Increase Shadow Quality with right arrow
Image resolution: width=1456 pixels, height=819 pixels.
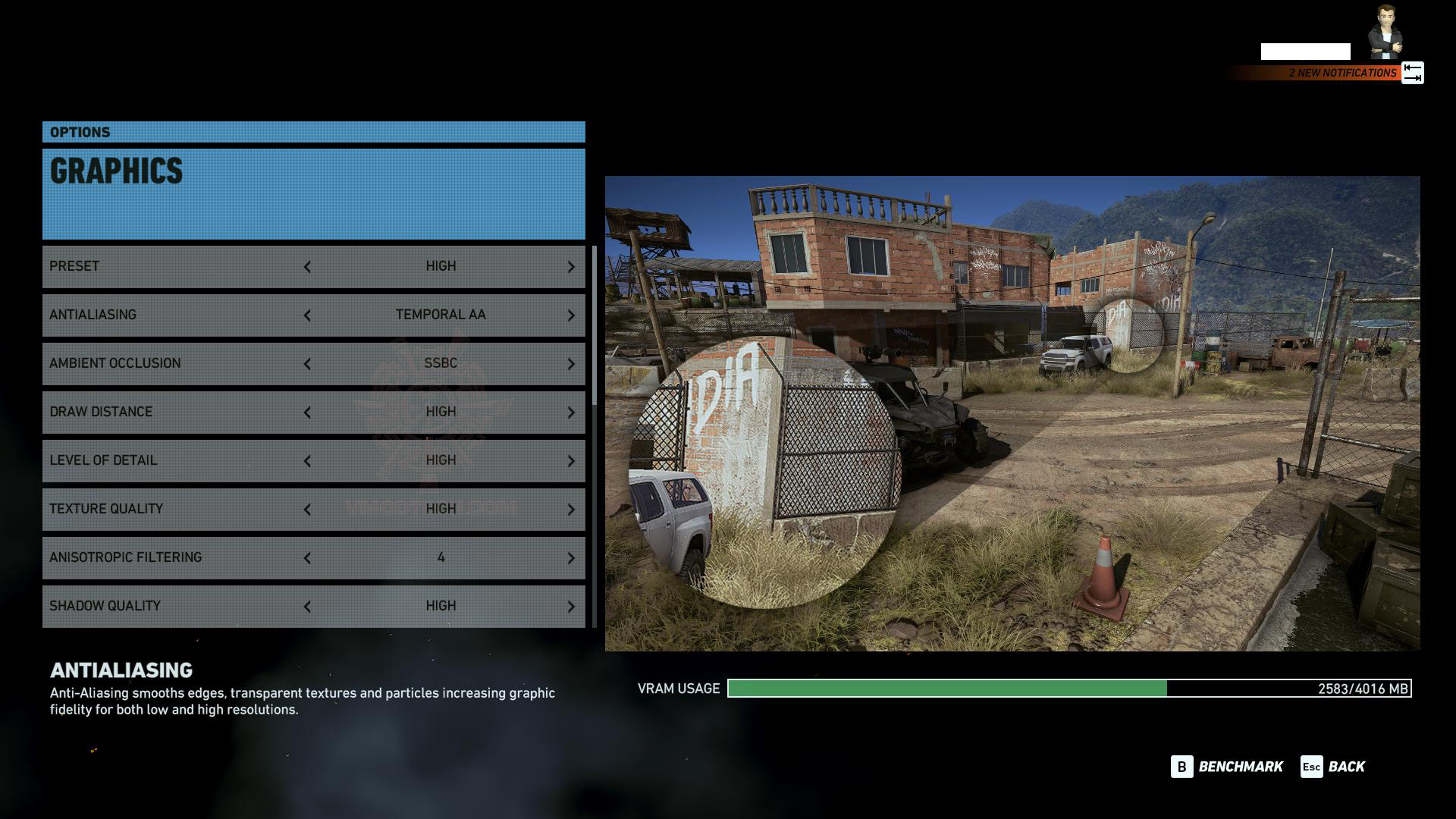(x=571, y=607)
